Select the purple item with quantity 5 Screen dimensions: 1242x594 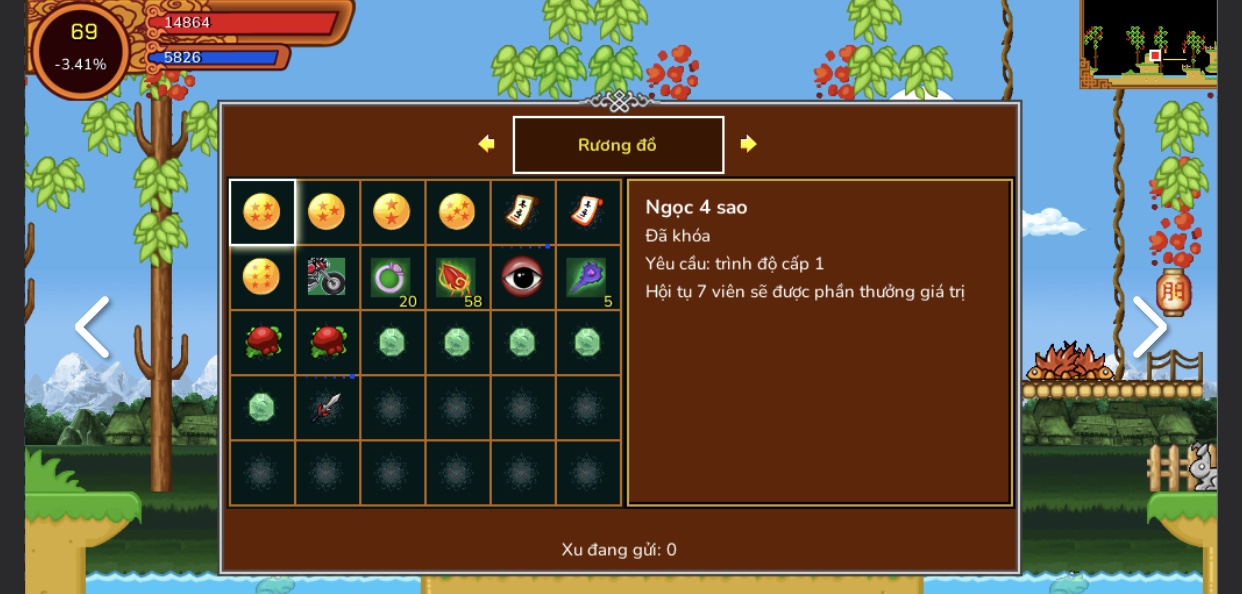587,277
